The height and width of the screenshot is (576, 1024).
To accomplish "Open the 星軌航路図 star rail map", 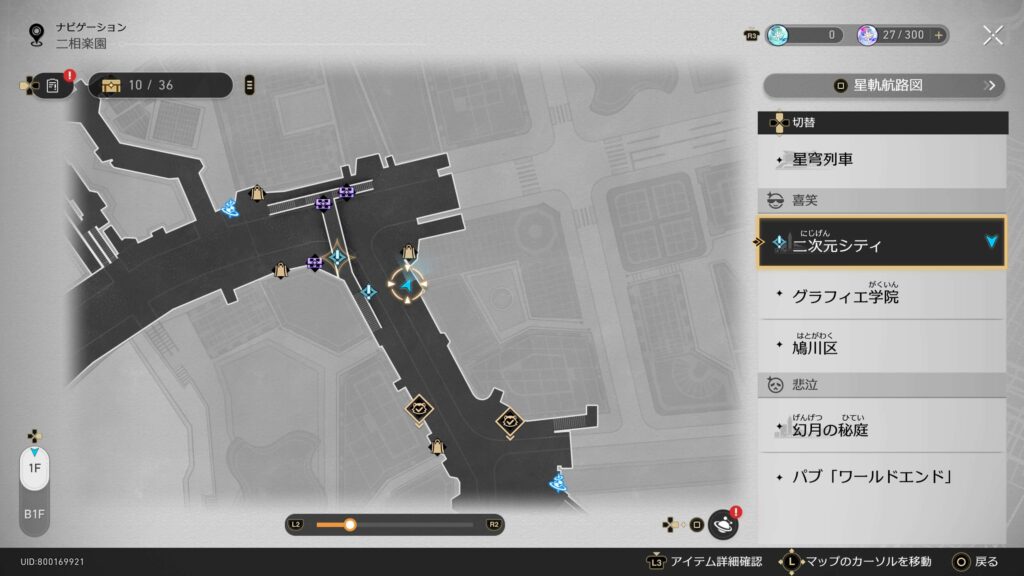I will (882, 86).
